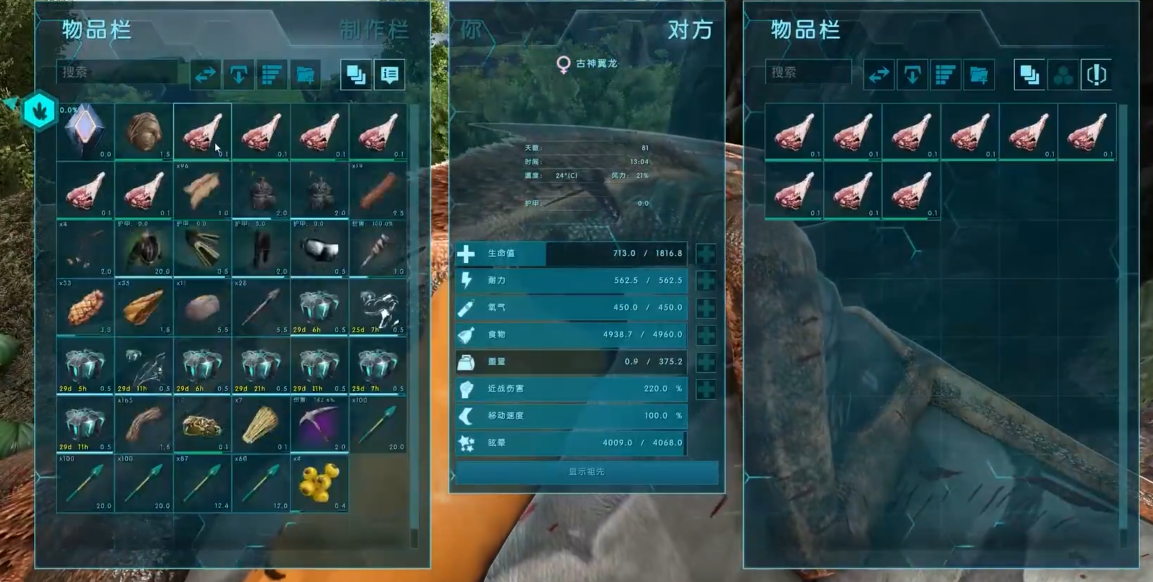Click the exclamation hexagon button in right inventory
The width and height of the screenshot is (1153, 582).
[x=1096, y=74]
